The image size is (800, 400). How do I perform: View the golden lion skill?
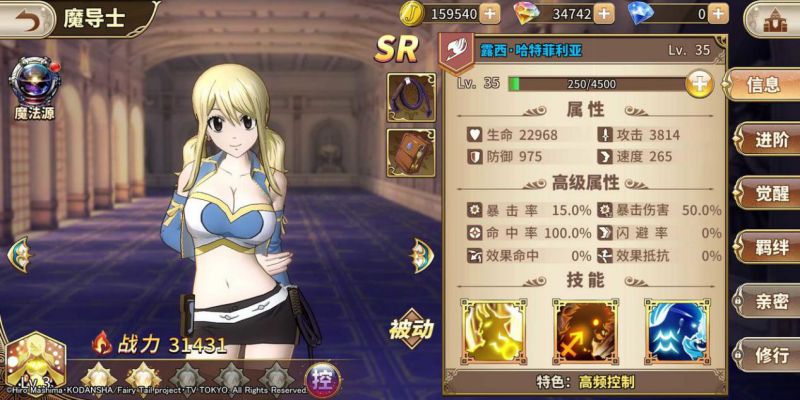(494, 329)
